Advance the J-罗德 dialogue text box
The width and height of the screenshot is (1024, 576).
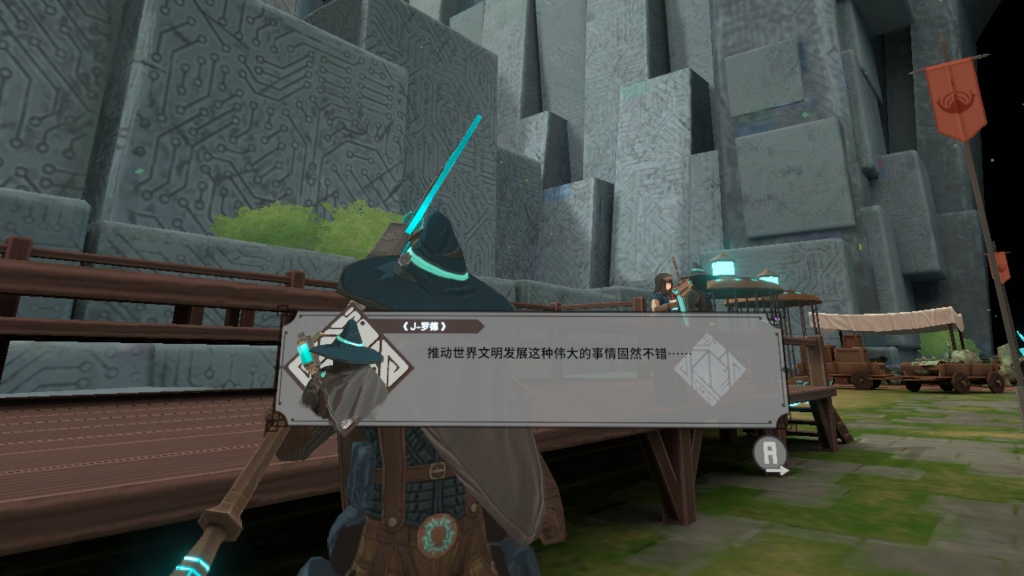772,456
